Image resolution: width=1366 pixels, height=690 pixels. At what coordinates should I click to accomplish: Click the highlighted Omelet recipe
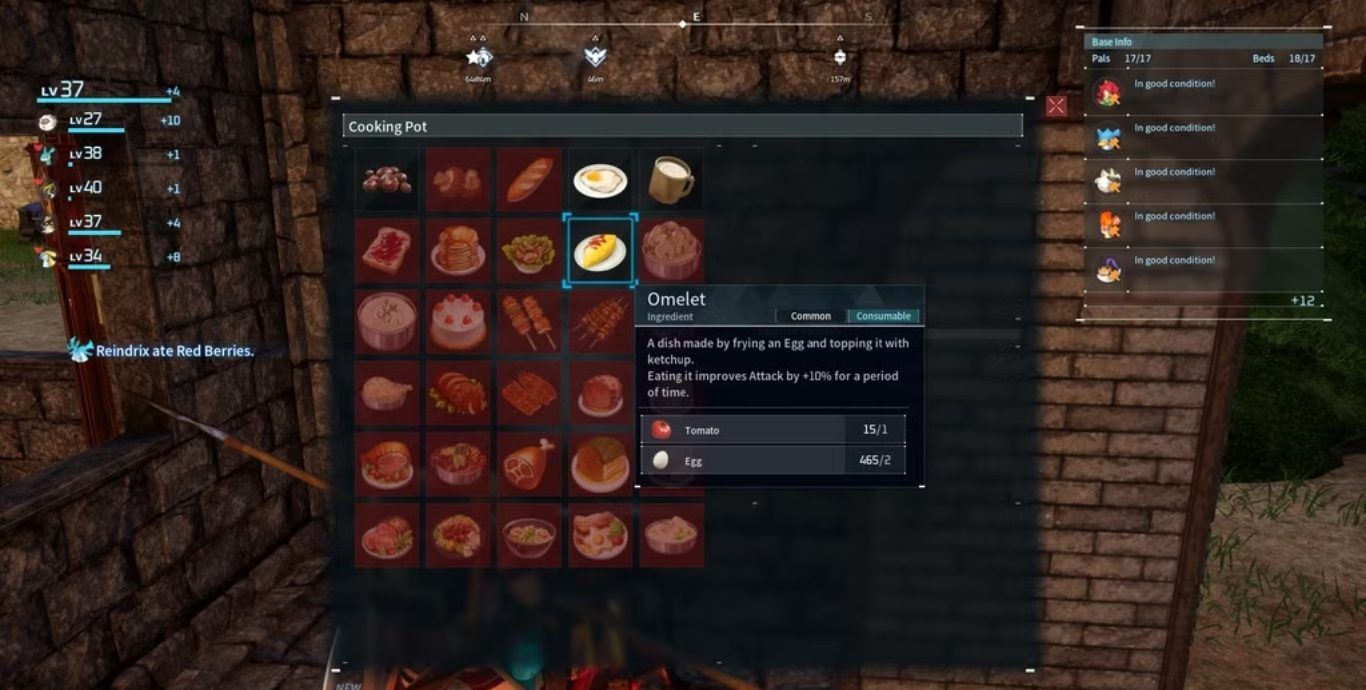pyautogui.click(x=600, y=250)
